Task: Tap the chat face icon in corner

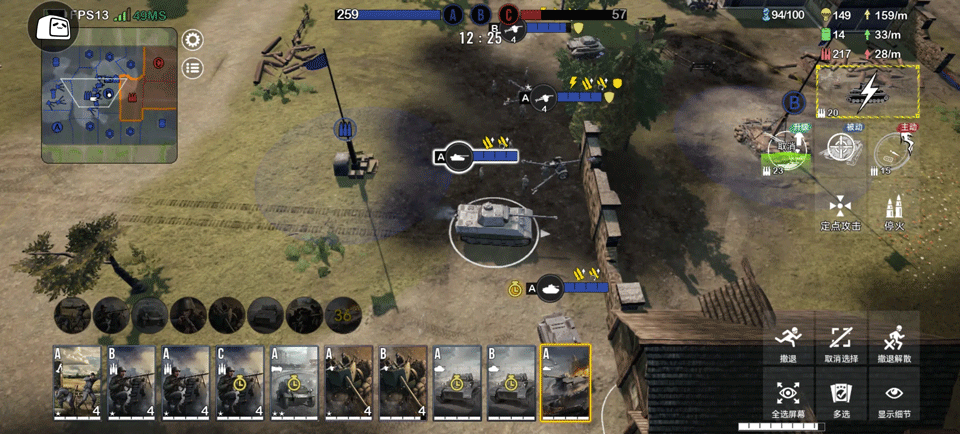Action: (47, 24)
